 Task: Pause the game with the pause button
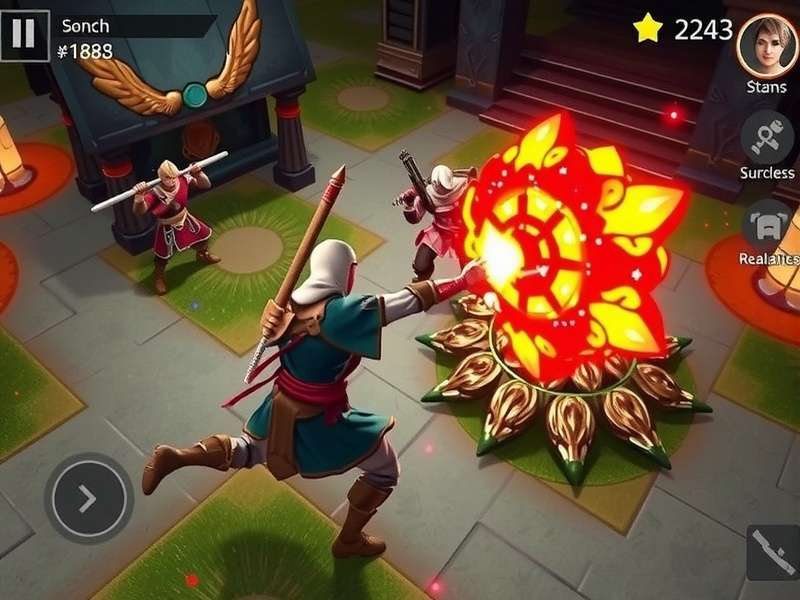point(24,35)
